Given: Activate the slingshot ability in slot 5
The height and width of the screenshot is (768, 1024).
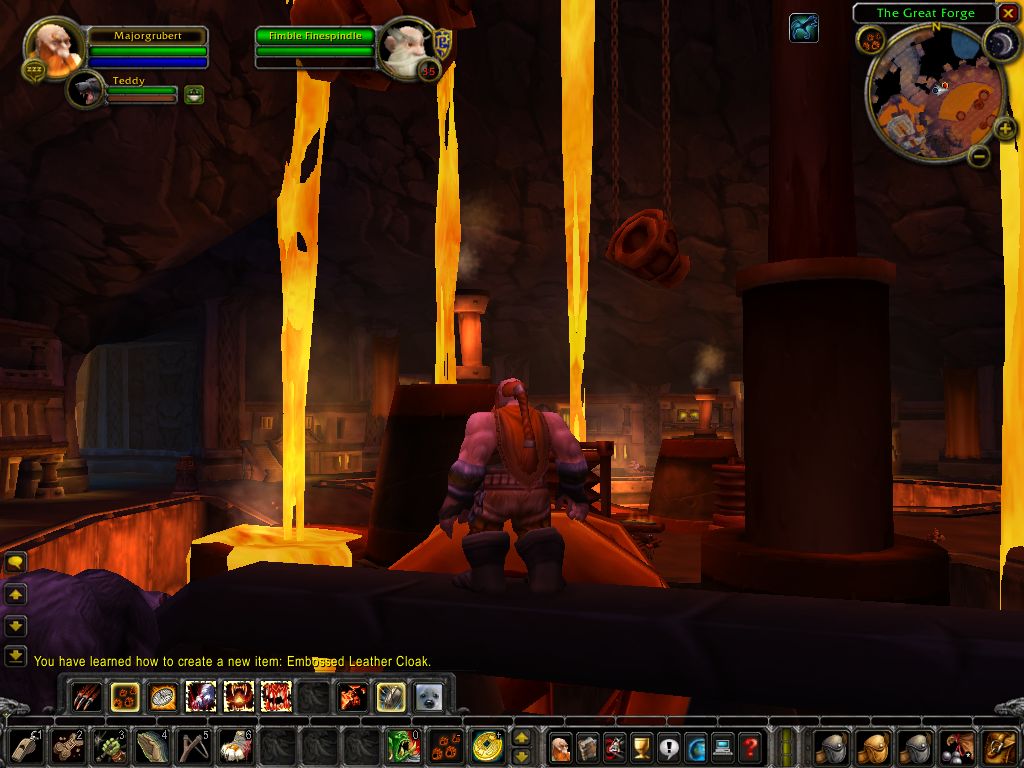Looking at the screenshot, I should pos(193,746).
